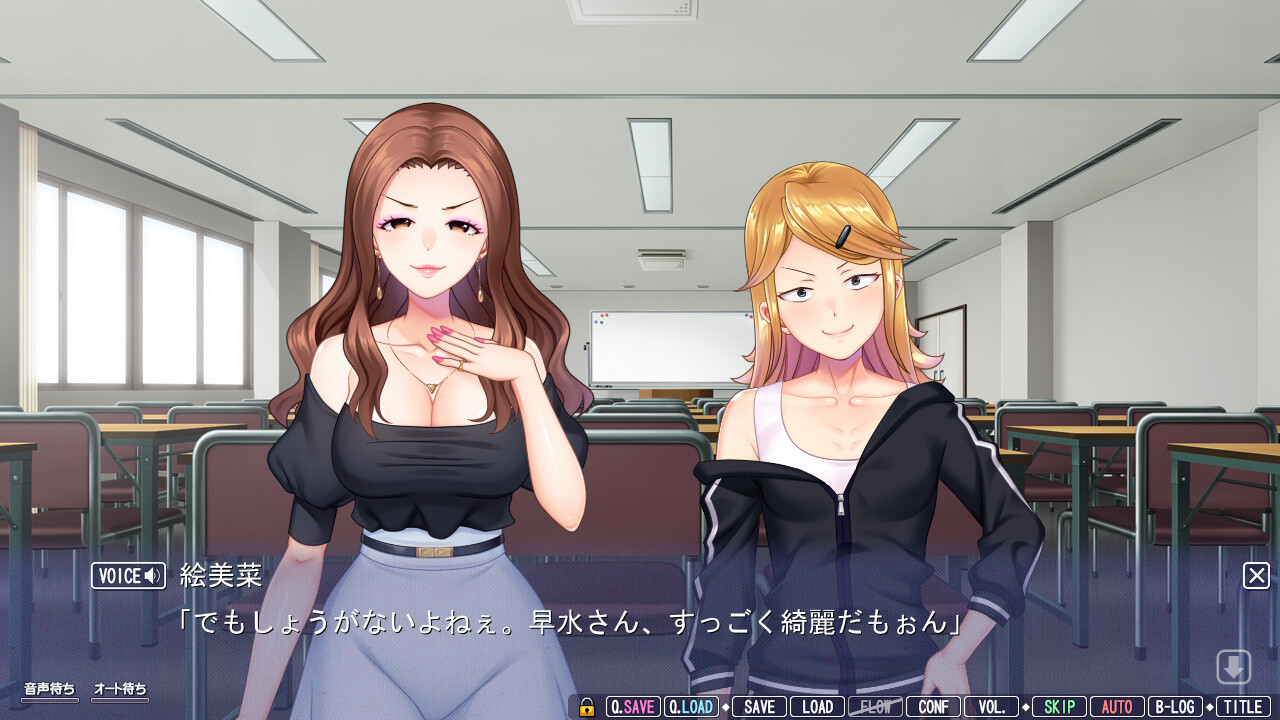Replay the voice line with VOICE button
1280x720 pixels.
click(x=128, y=576)
